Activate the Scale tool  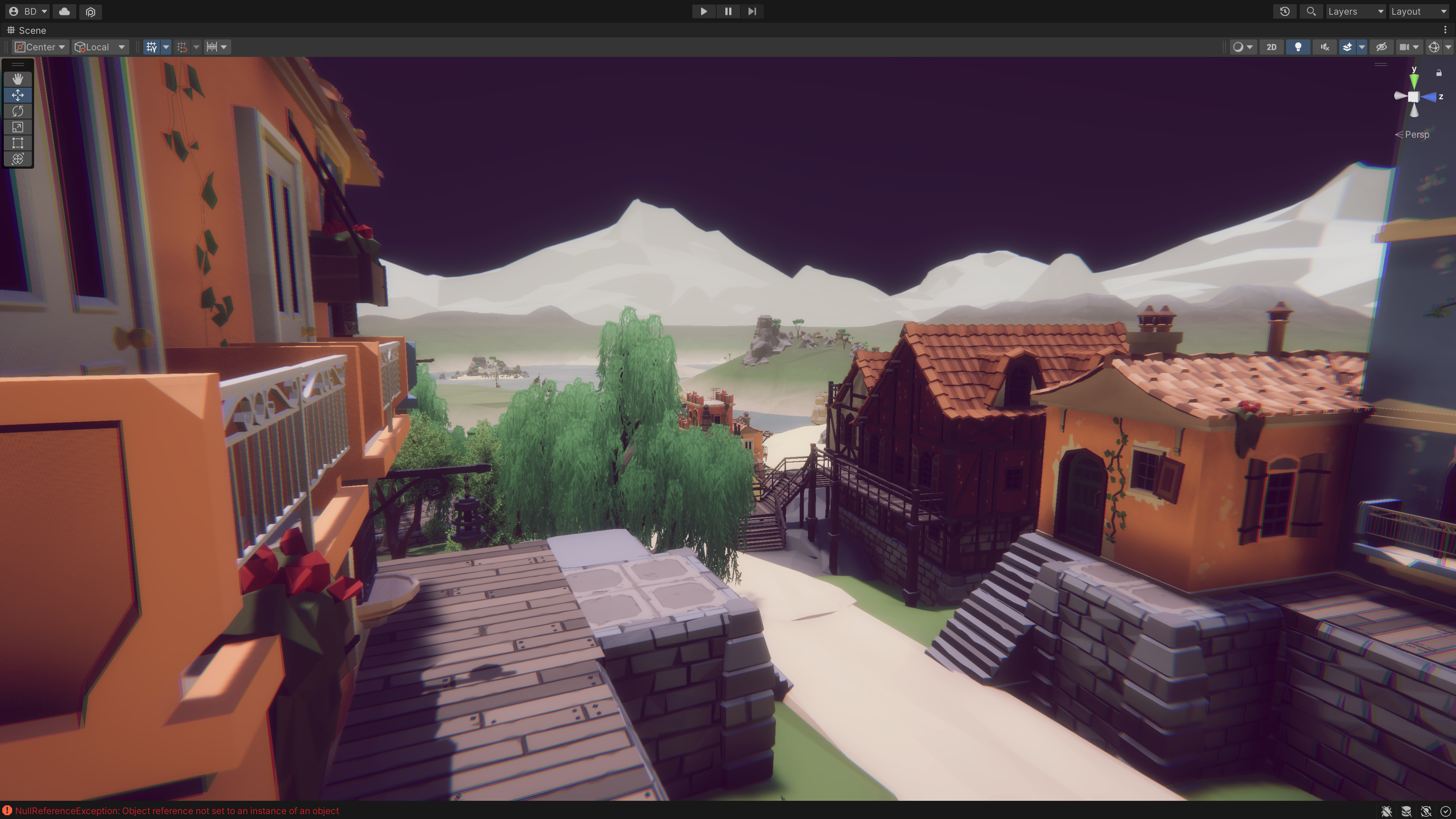pyautogui.click(x=17, y=127)
